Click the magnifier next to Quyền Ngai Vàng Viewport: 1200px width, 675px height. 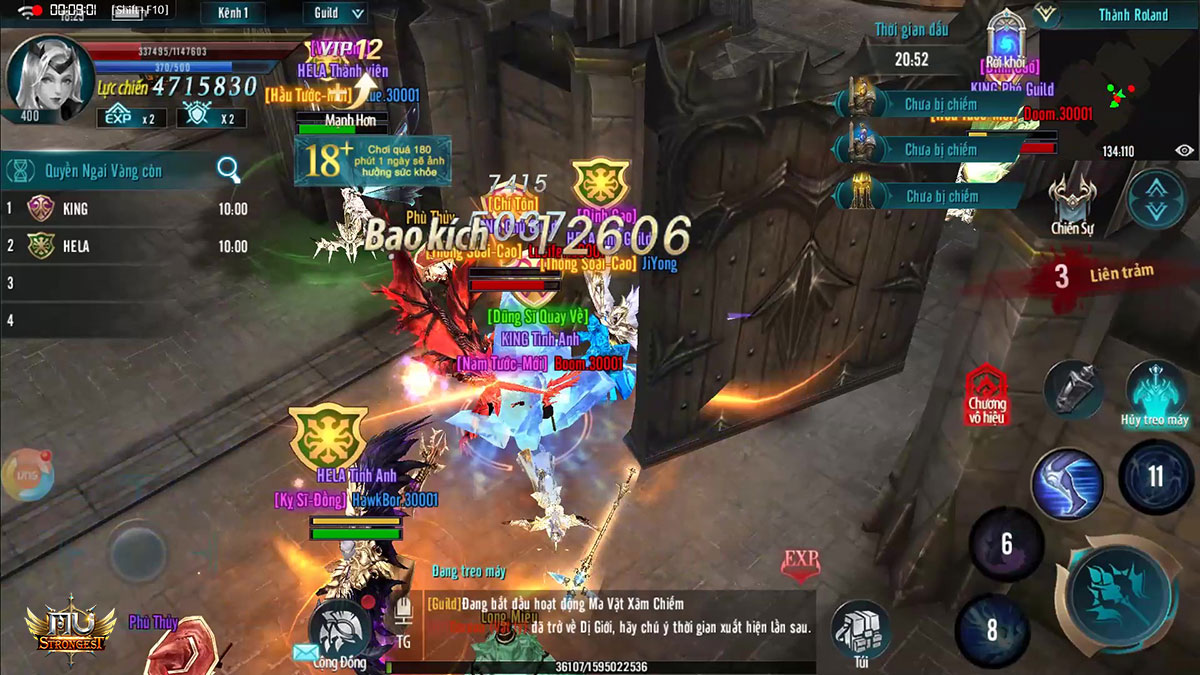click(x=229, y=170)
